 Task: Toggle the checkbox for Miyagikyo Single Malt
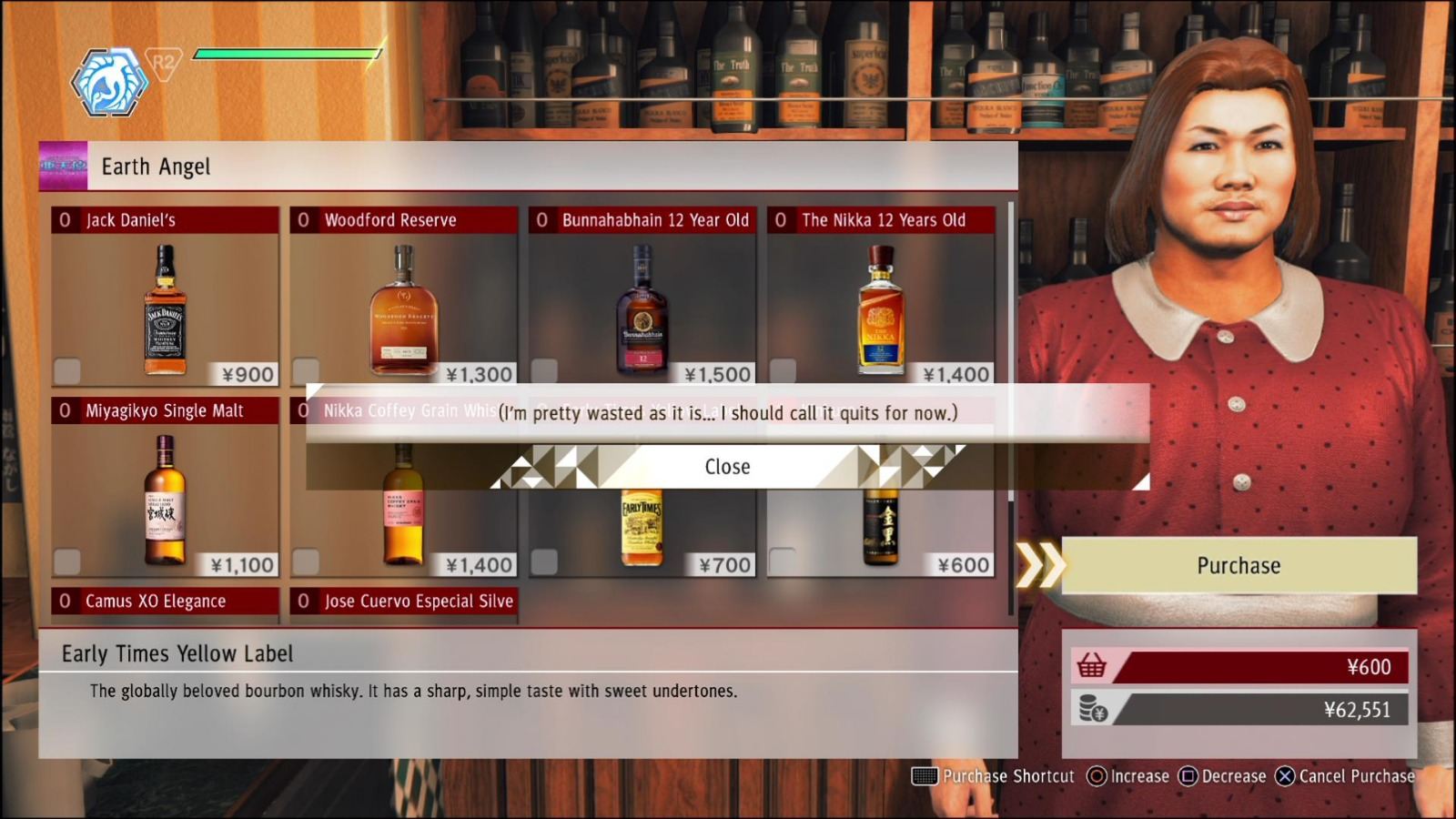click(x=66, y=560)
